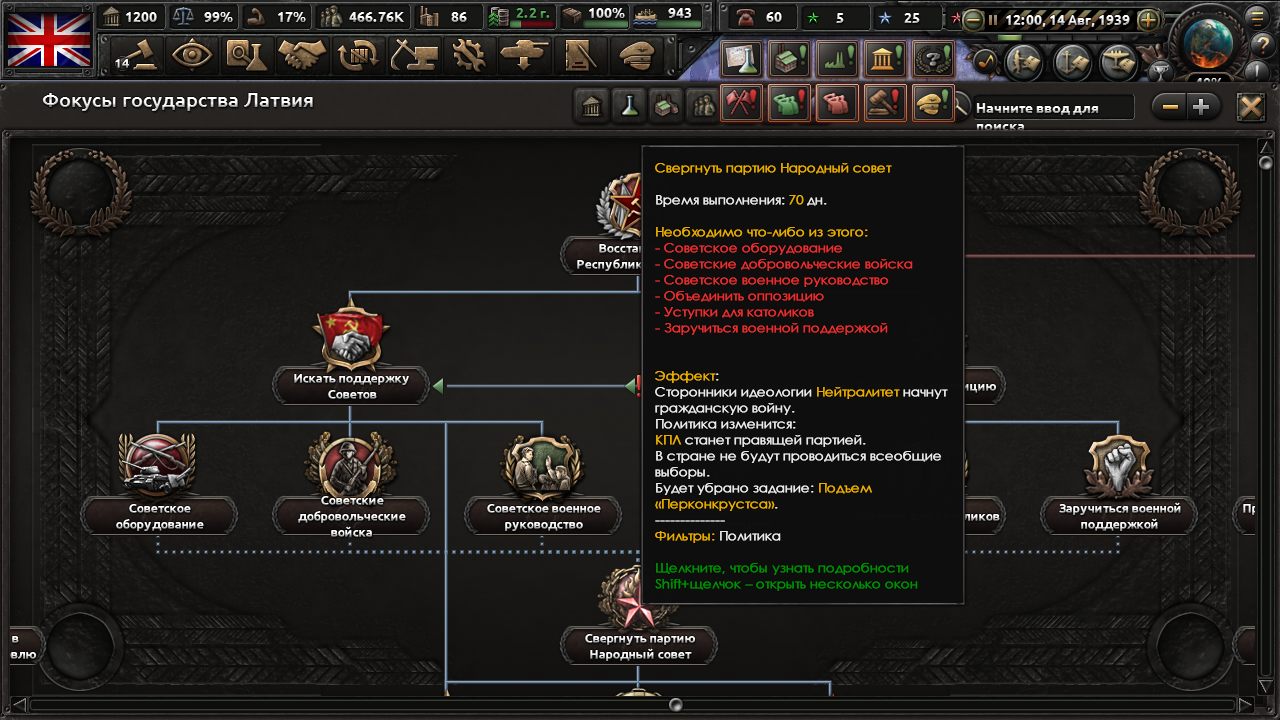This screenshot has width=1280, height=720.
Task: Zoom out the focus tree with the minus button
Action: coord(1168,105)
